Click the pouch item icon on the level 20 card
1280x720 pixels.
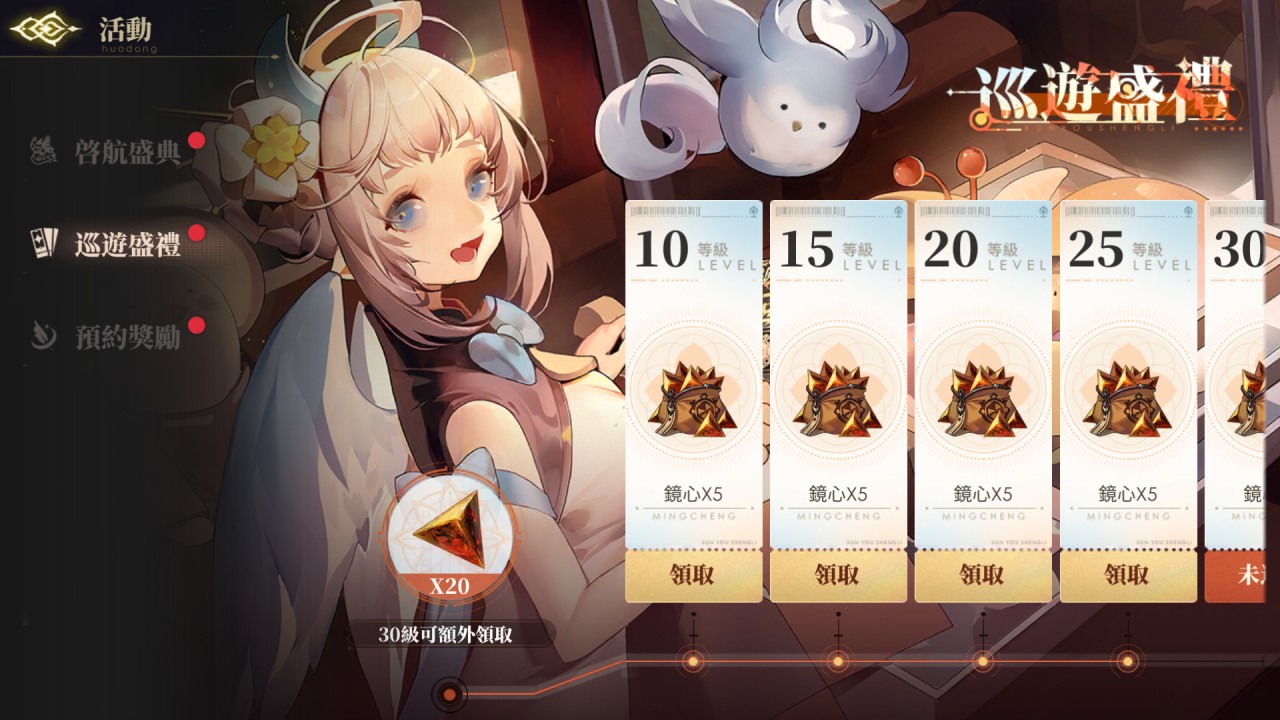(x=985, y=400)
